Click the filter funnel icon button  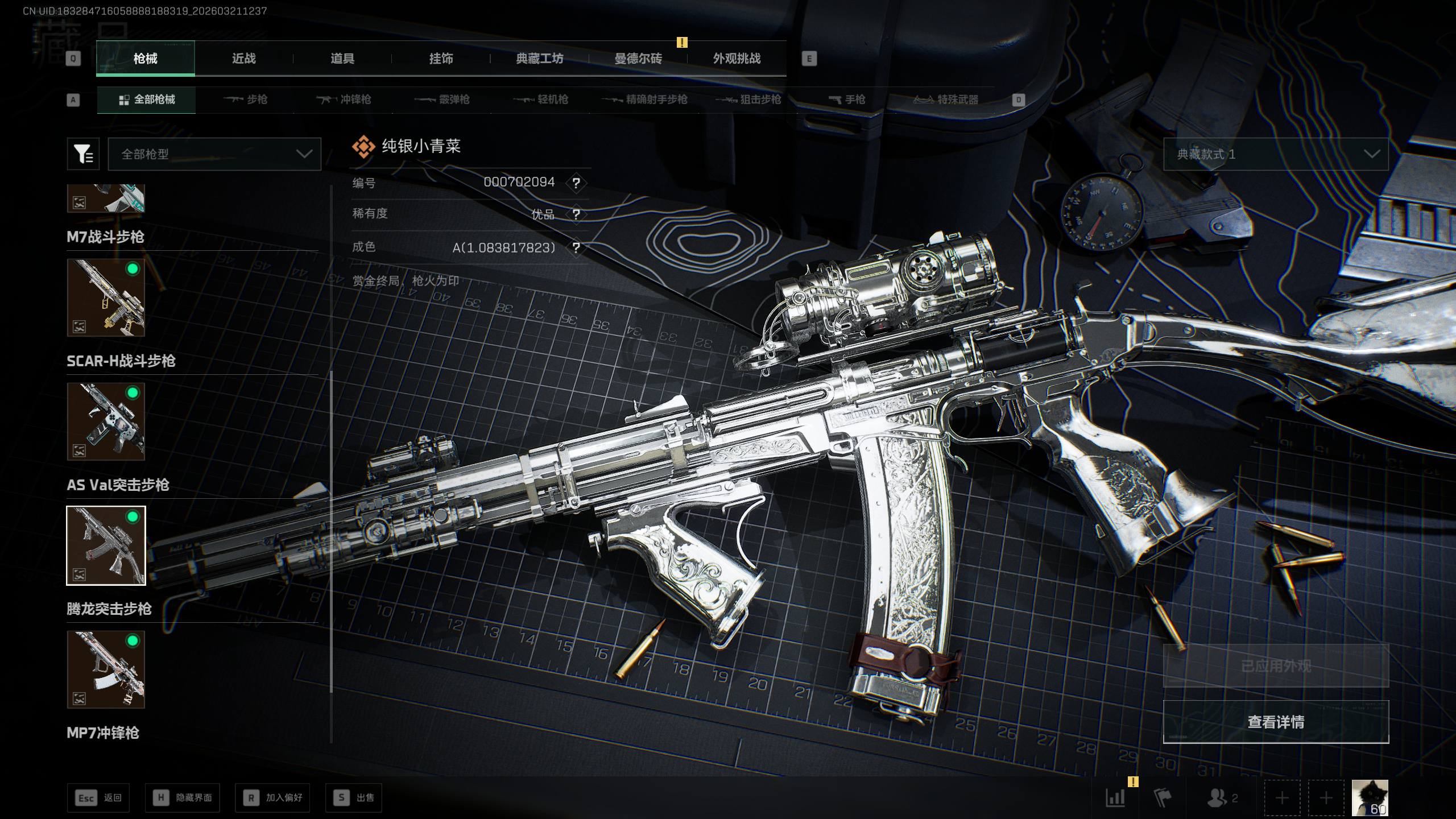(83, 154)
